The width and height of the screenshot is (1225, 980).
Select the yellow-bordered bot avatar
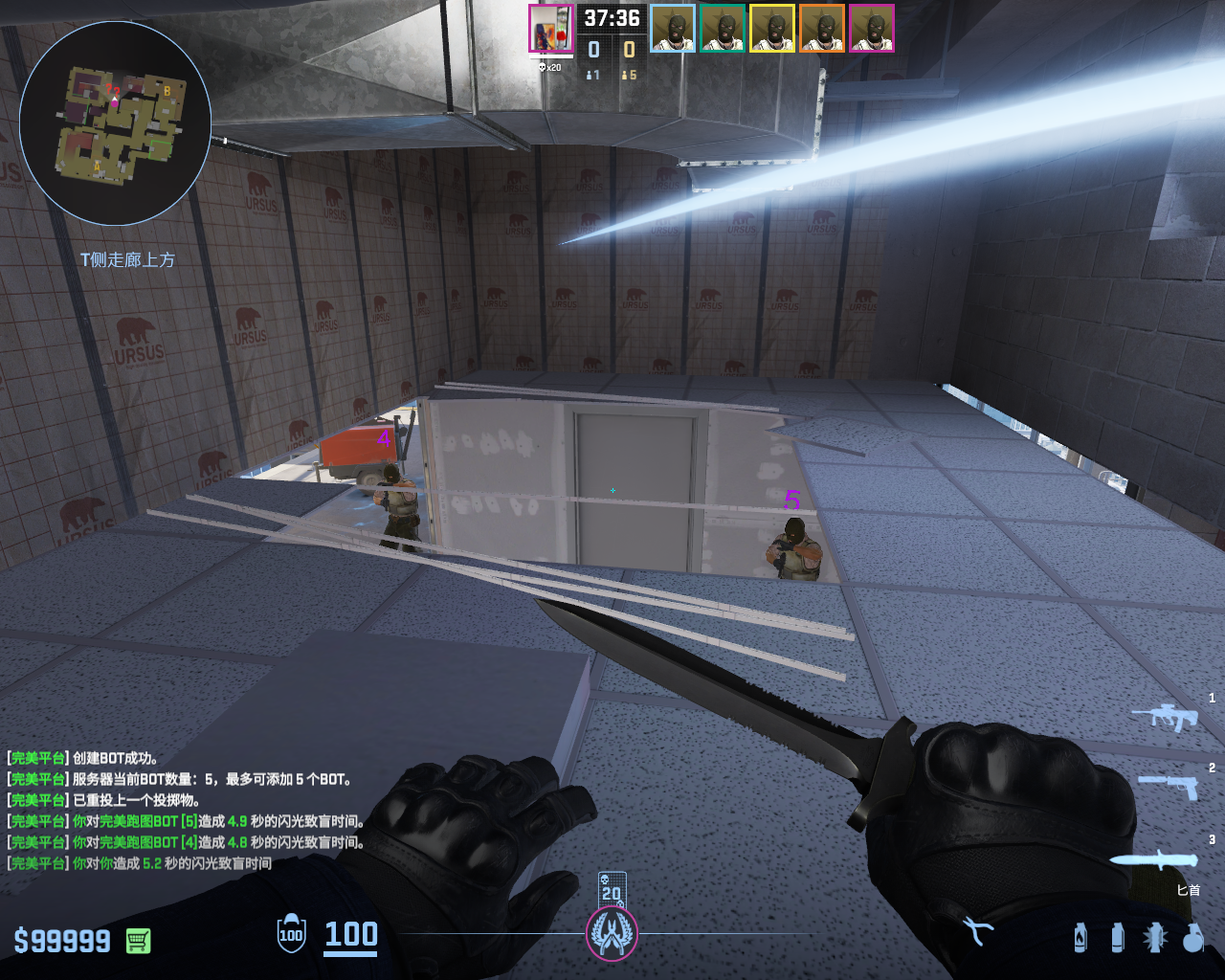coord(772,29)
